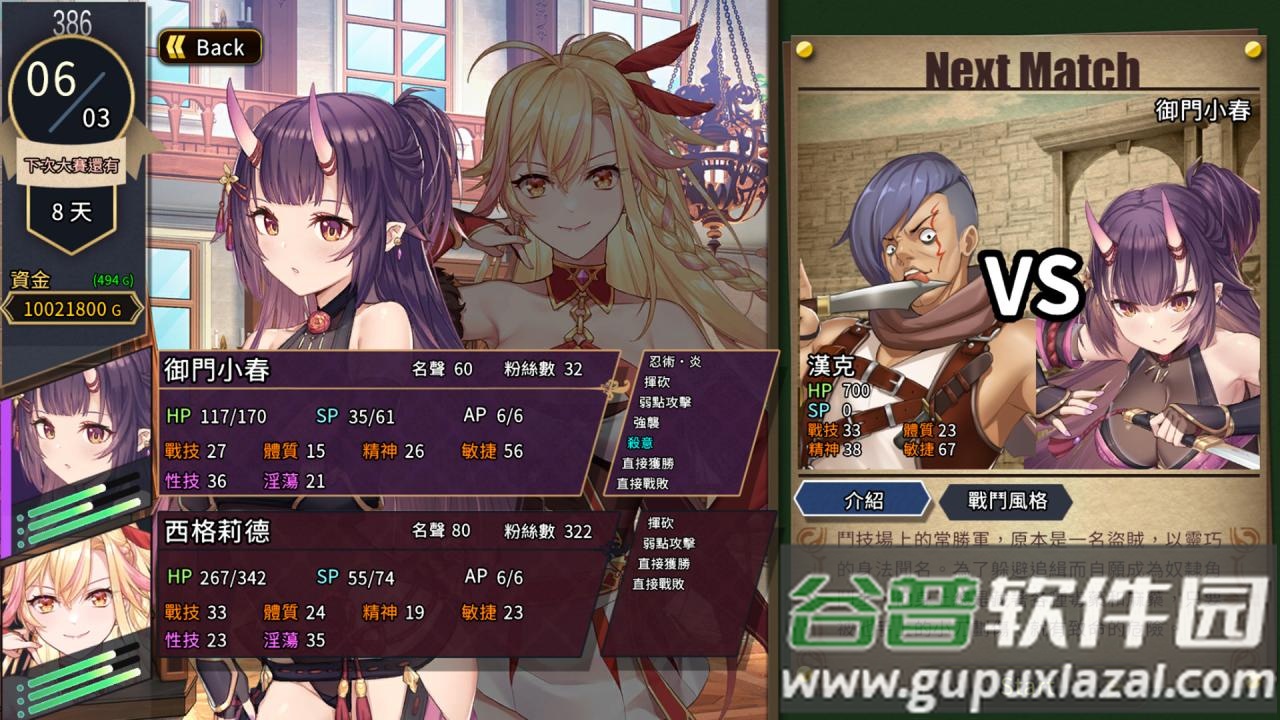Image resolution: width=1280 pixels, height=720 pixels.
Task: Pick 弱點攻擊 in 御門小春's skill list
Action: pyautogui.click(x=665, y=402)
